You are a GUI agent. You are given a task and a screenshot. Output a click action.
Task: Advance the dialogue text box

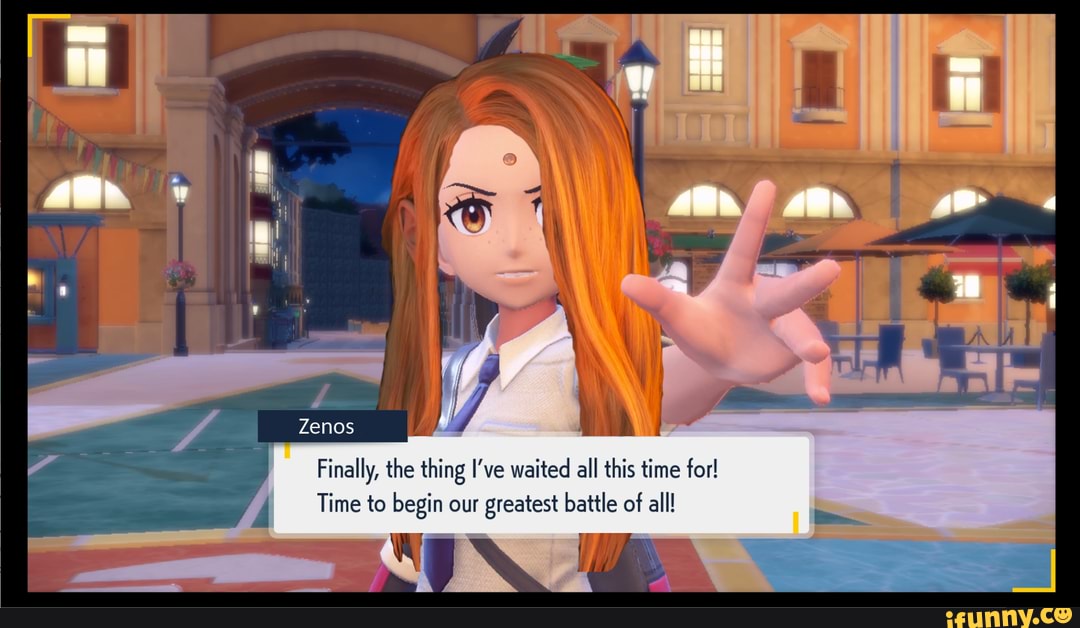coord(541,486)
